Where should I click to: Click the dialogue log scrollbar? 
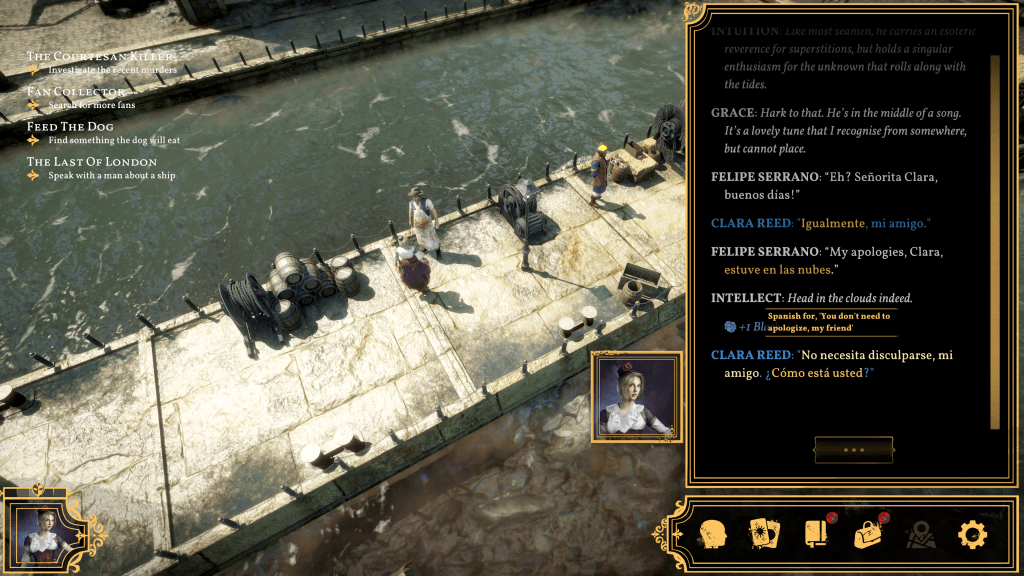994,242
